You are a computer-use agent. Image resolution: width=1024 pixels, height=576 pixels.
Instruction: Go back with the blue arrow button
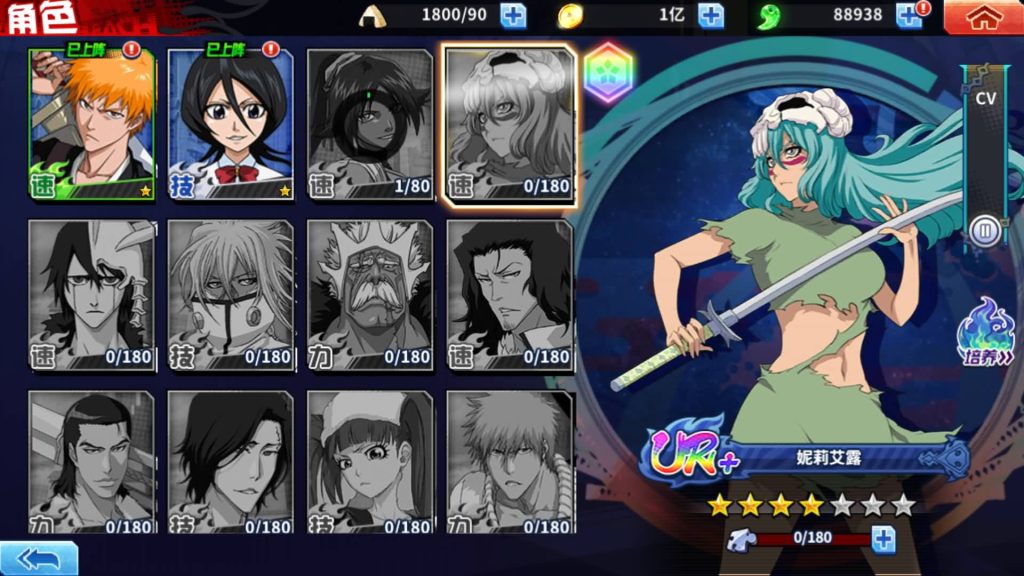click(38, 558)
